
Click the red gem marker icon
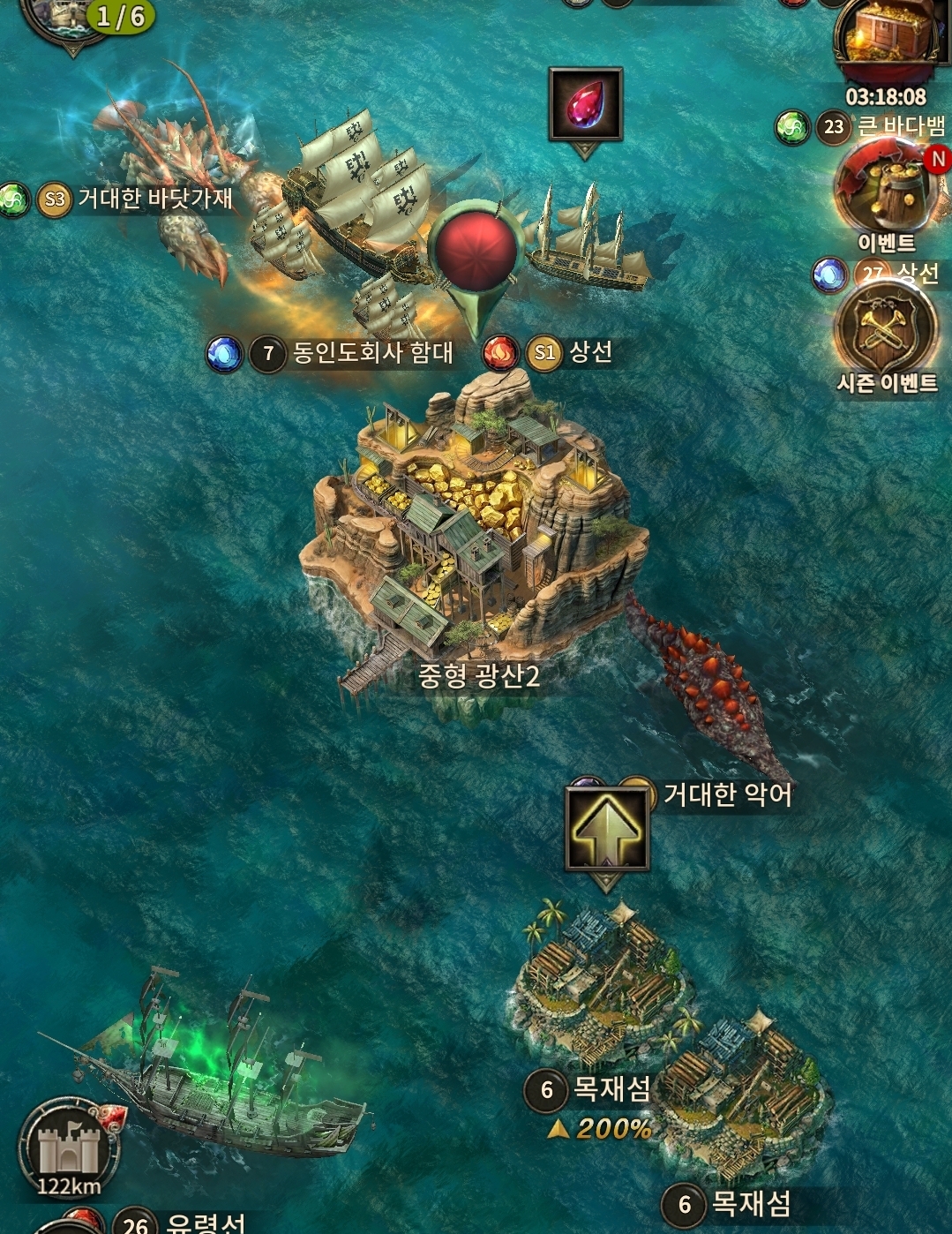click(585, 103)
